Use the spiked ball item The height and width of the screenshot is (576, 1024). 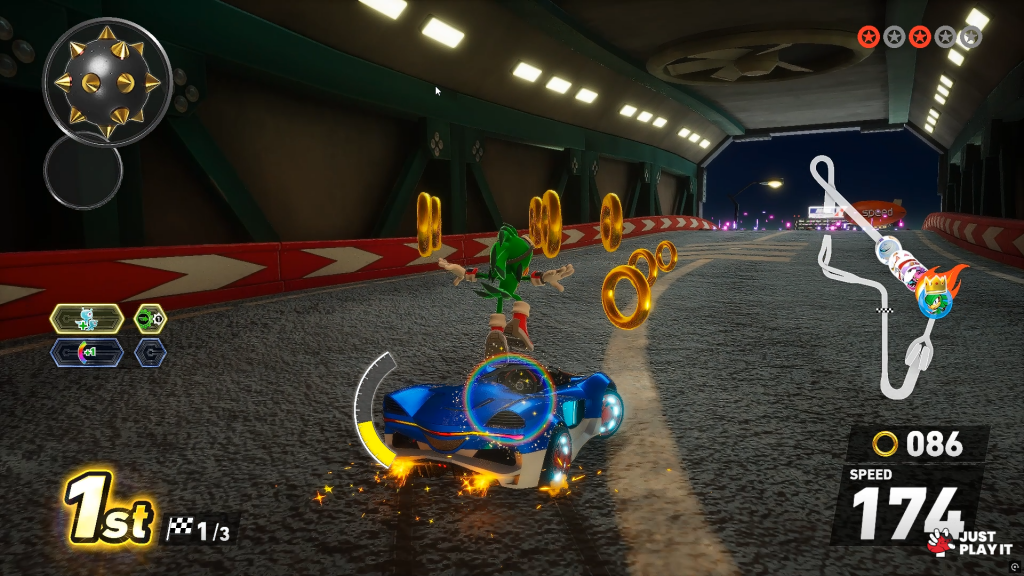point(108,80)
